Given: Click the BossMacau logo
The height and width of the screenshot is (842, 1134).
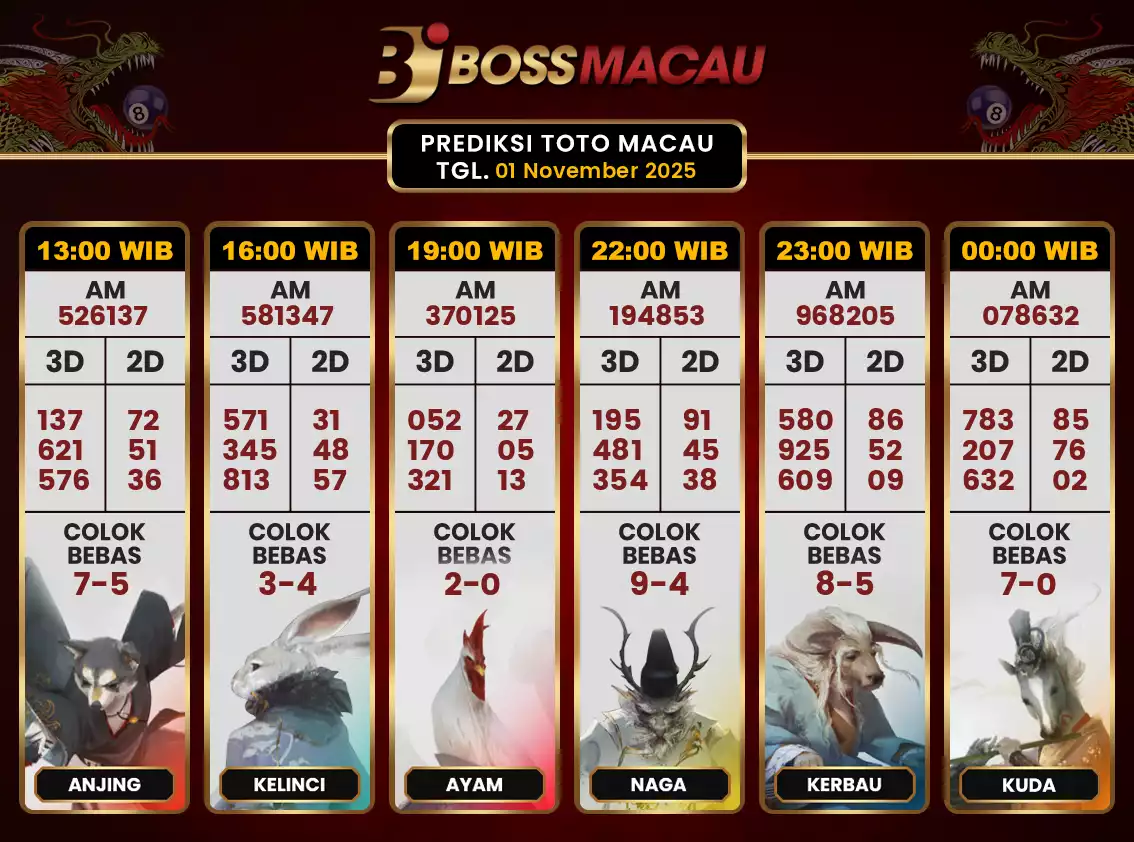Looking at the screenshot, I should pos(567,64).
